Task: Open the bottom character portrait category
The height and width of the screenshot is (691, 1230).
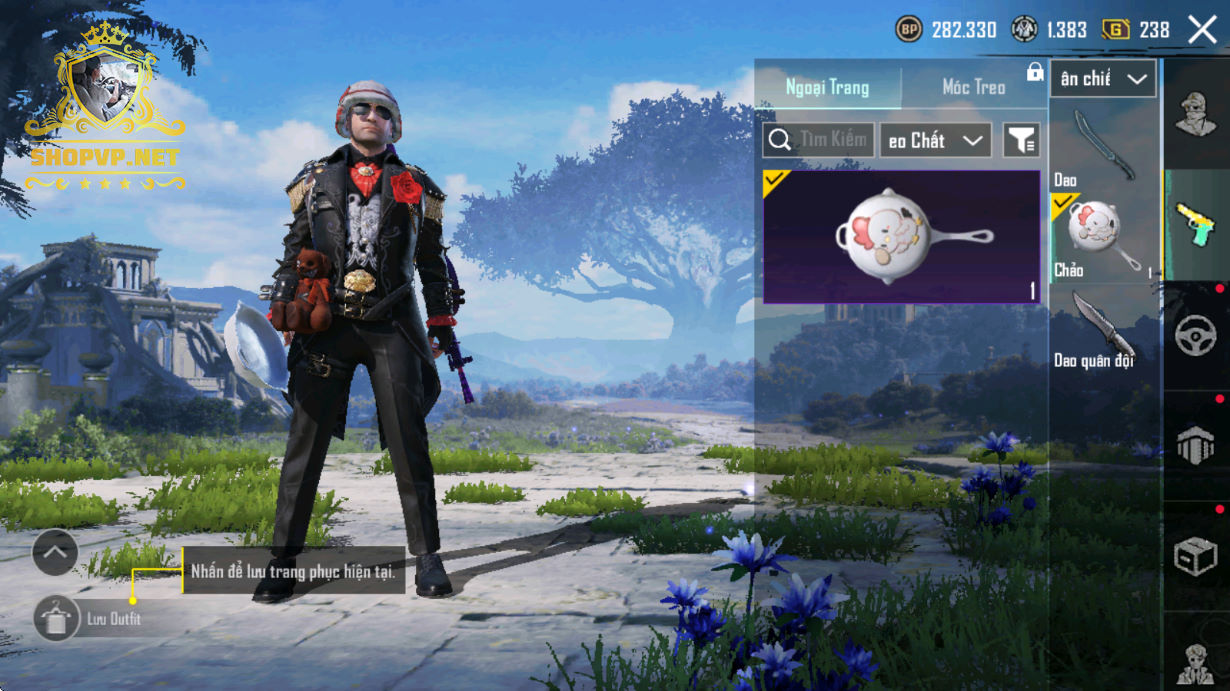Action: tap(1196, 659)
